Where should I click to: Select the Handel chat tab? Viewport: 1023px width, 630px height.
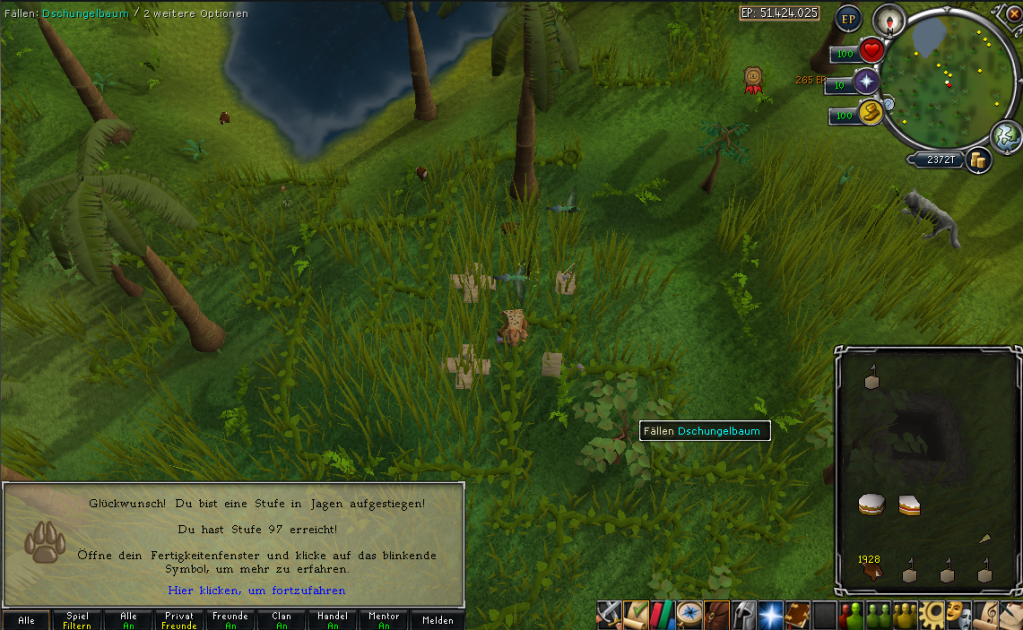click(332, 620)
